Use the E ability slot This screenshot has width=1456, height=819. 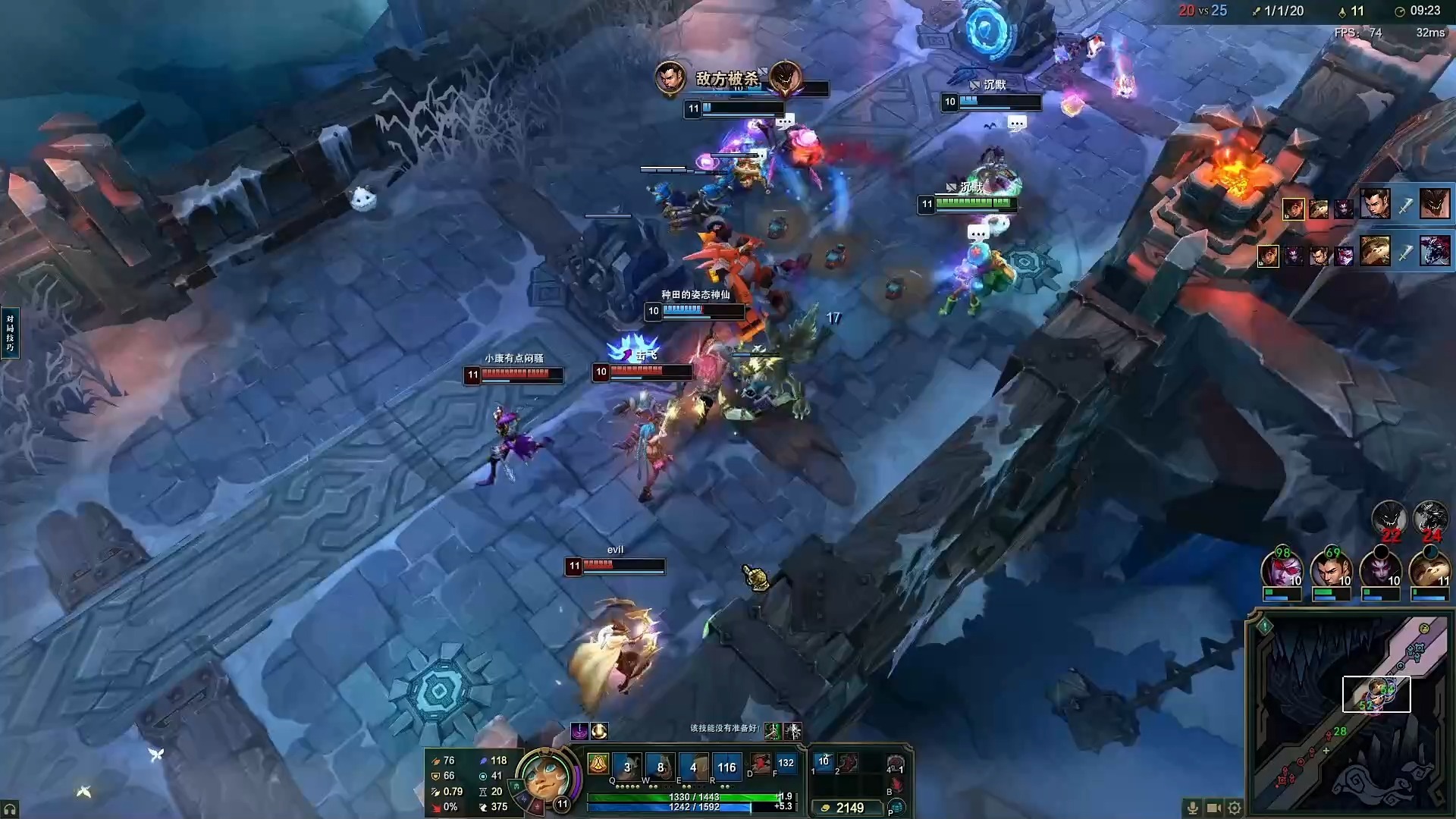tap(693, 767)
